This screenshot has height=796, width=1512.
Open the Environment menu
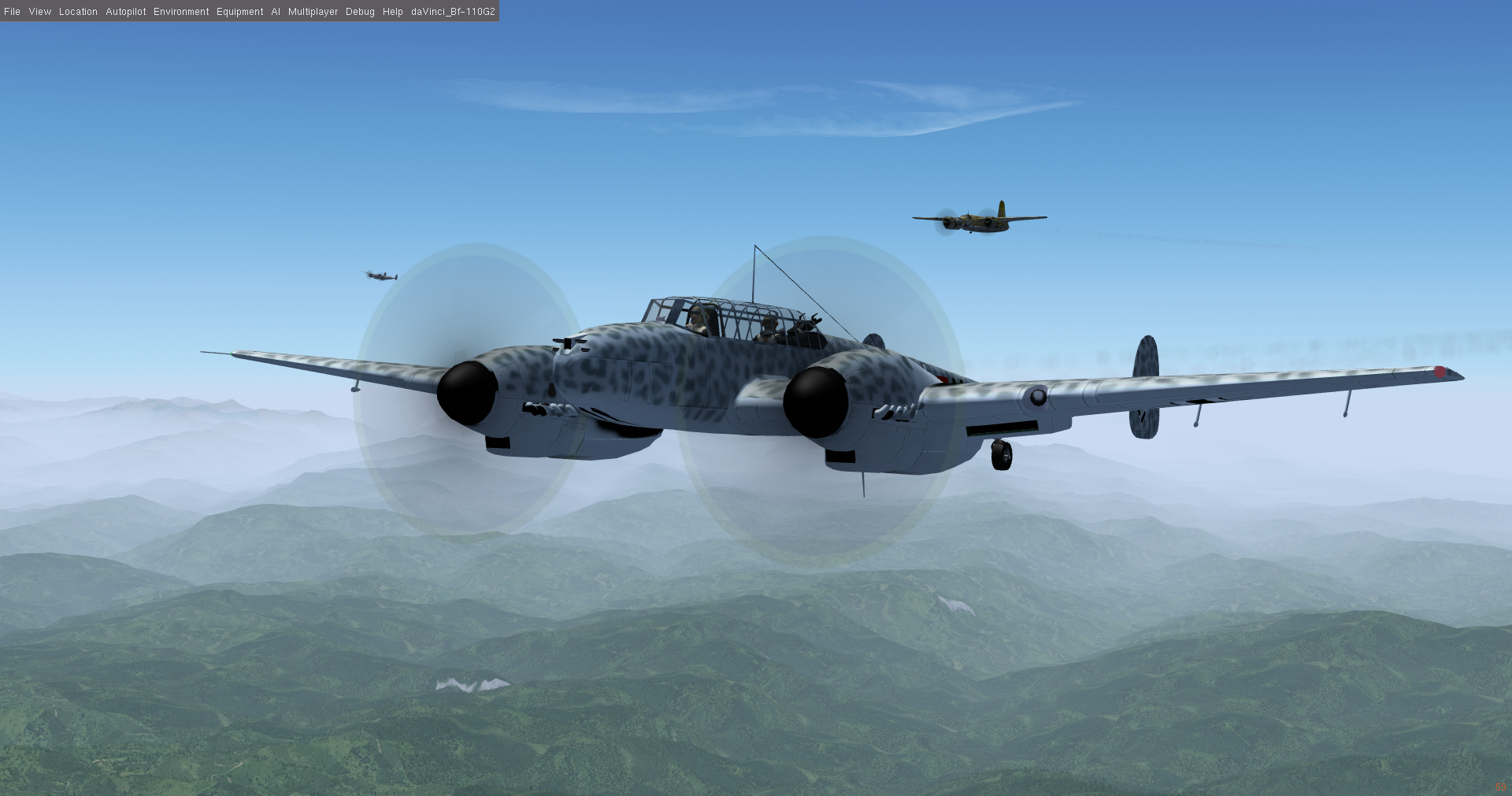(181, 12)
